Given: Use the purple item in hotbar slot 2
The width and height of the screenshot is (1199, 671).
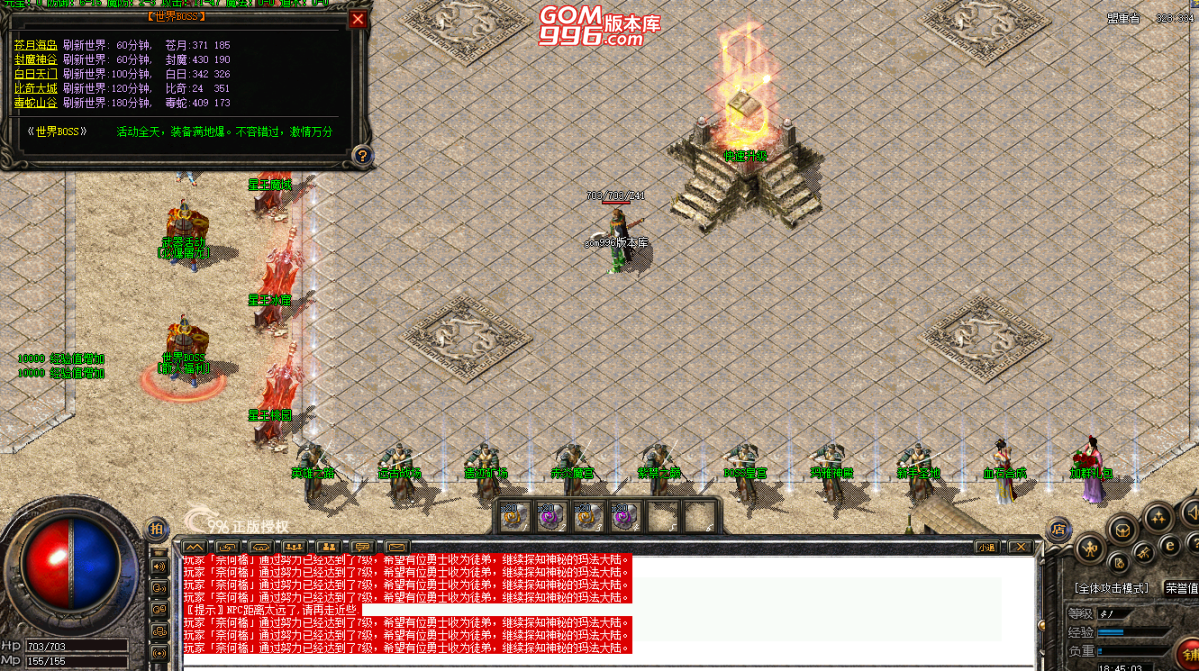Looking at the screenshot, I should point(550,516).
